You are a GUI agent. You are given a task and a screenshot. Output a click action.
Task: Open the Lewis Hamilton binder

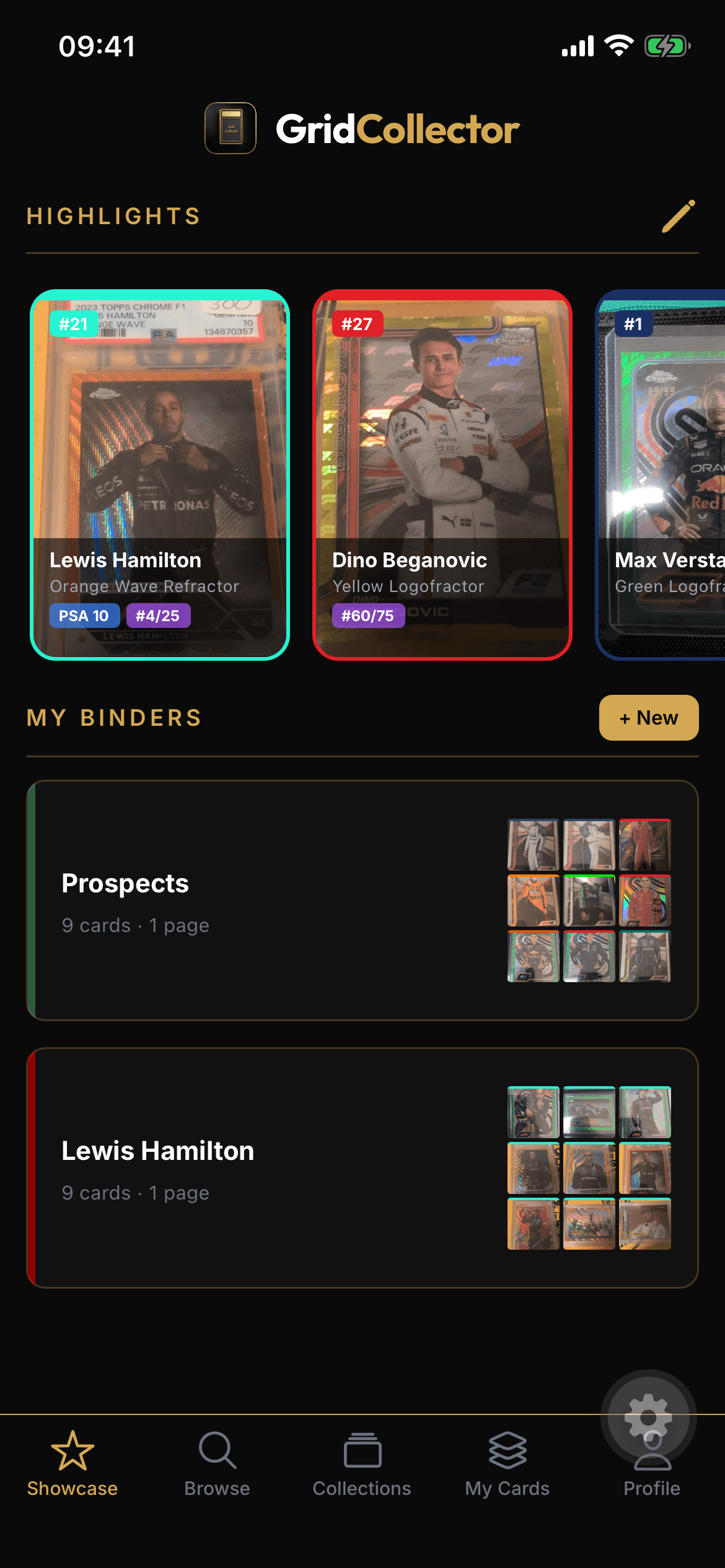click(x=362, y=1168)
